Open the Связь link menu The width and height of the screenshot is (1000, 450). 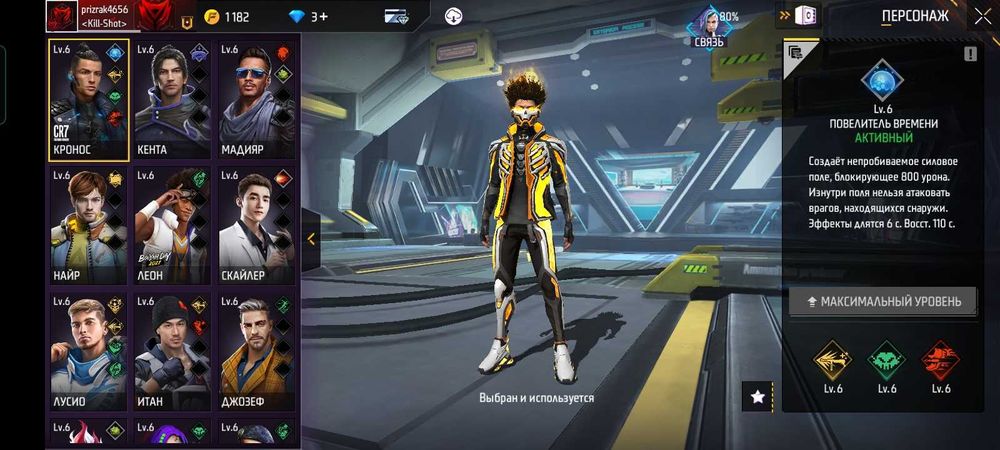tap(709, 25)
